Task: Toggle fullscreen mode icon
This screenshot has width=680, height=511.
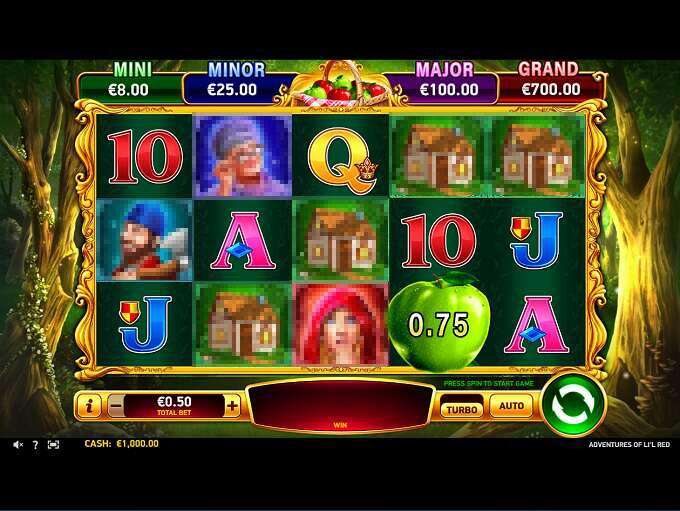Action: click(53, 444)
